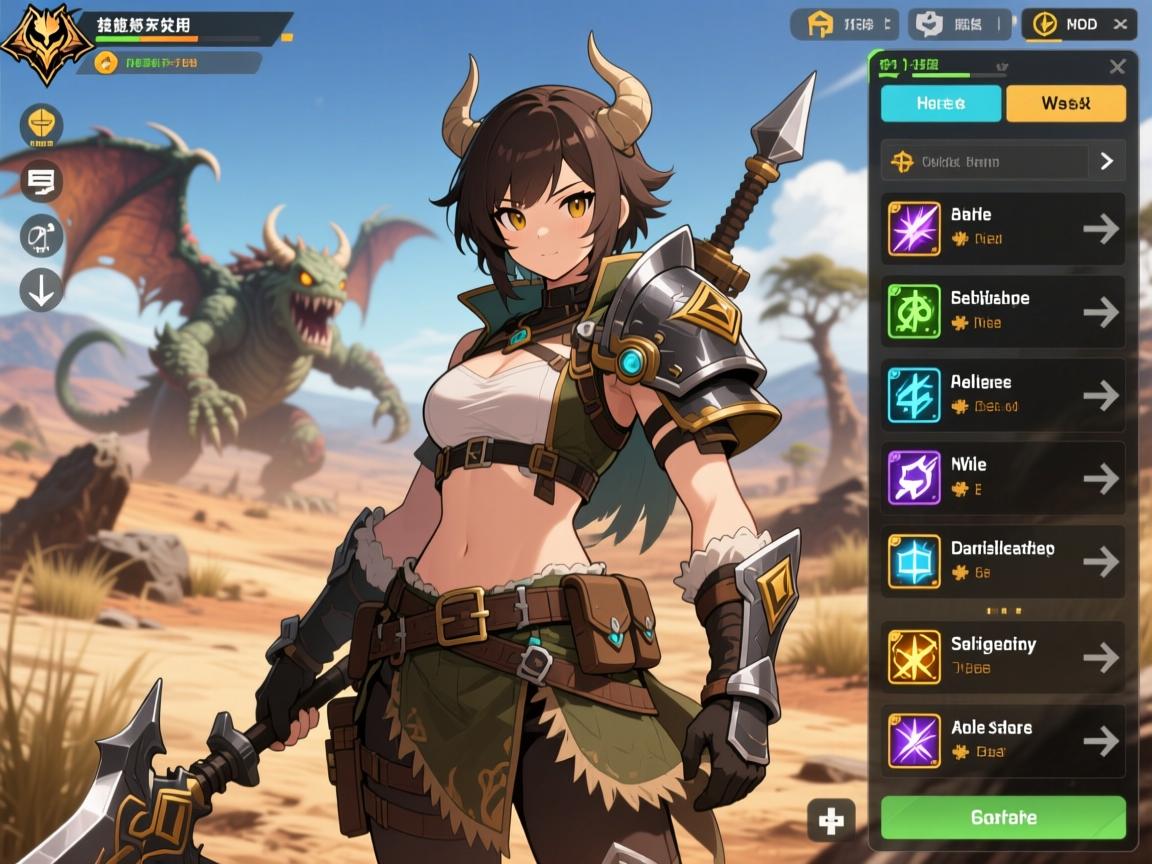The width and height of the screenshot is (1152, 864).
Task: Click the down-arrow icon on the left
Action: (41, 289)
